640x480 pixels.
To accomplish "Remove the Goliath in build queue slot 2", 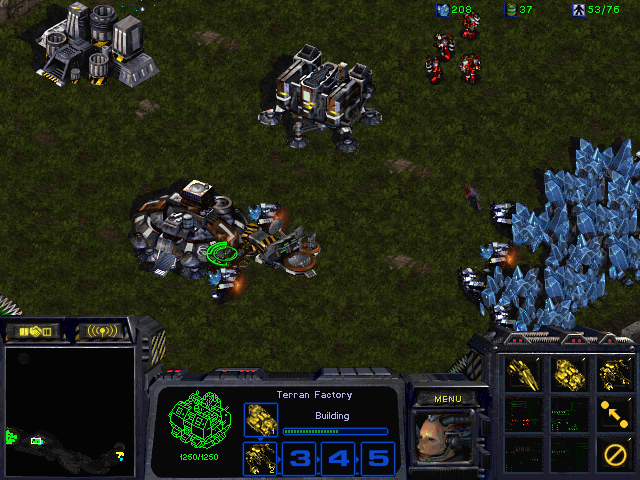I will tap(261, 459).
